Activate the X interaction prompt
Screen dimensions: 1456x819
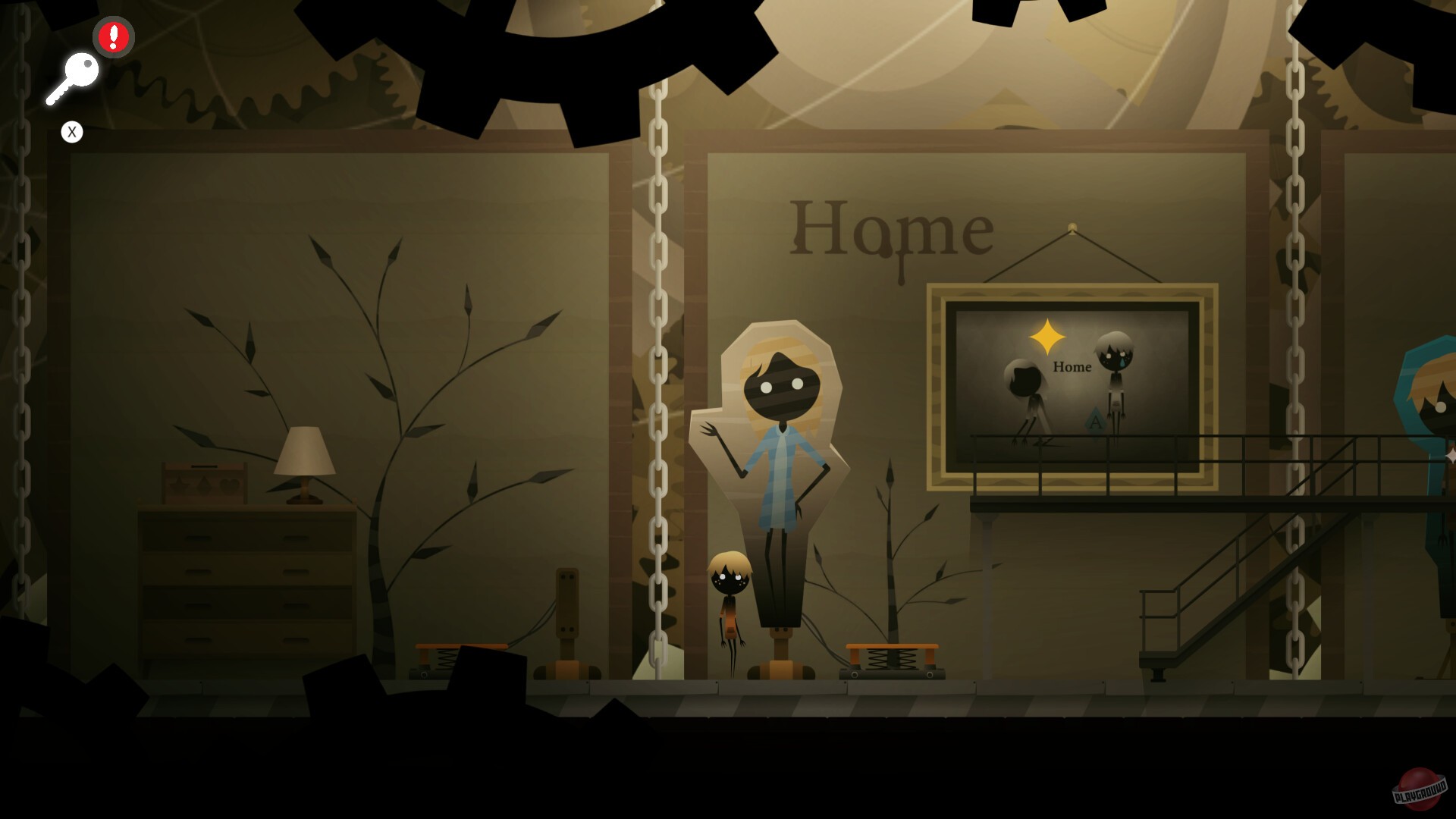point(72,131)
